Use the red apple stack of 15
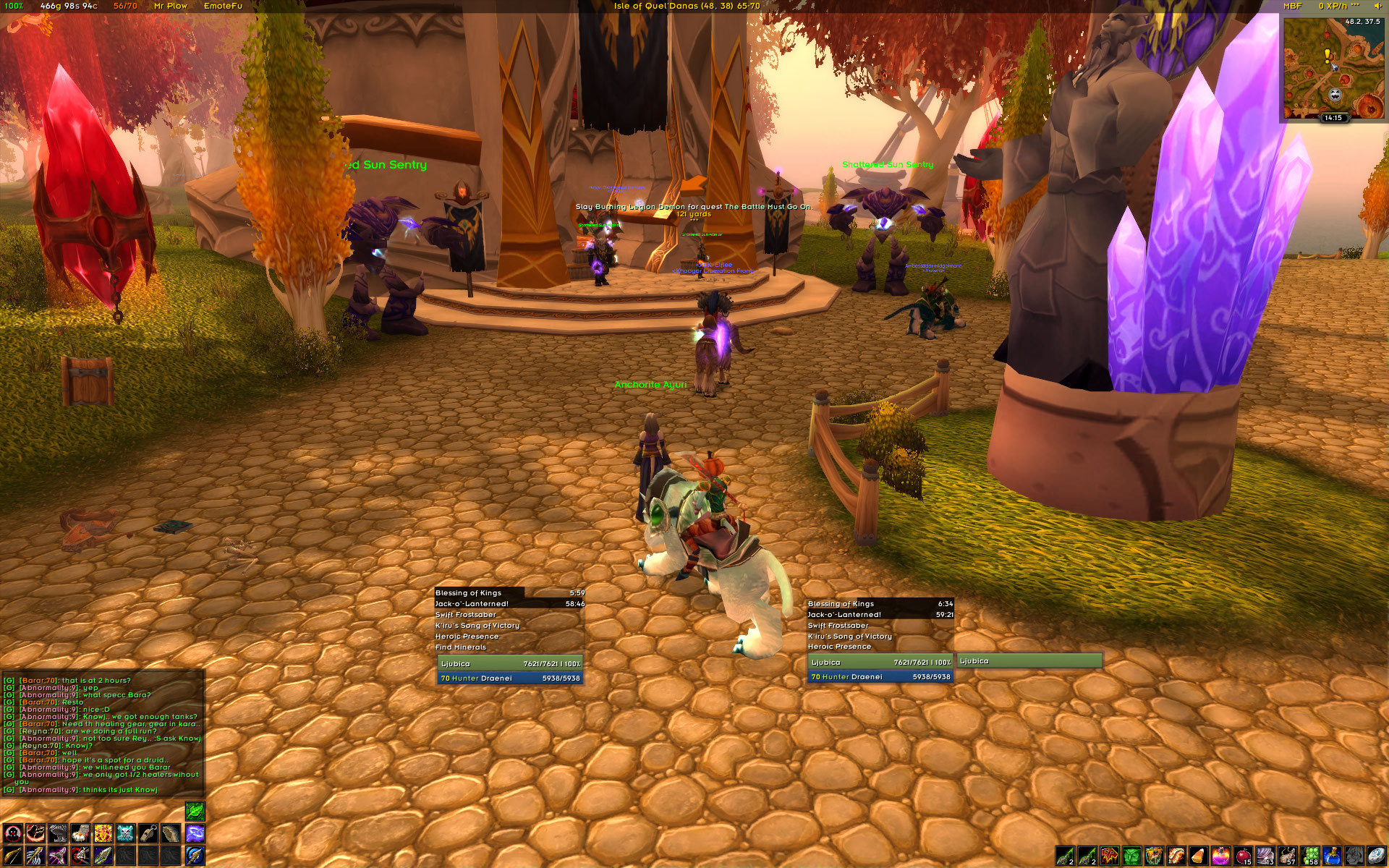The height and width of the screenshot is (868, 1389). pyautogui.click(x=1244, y=856)
